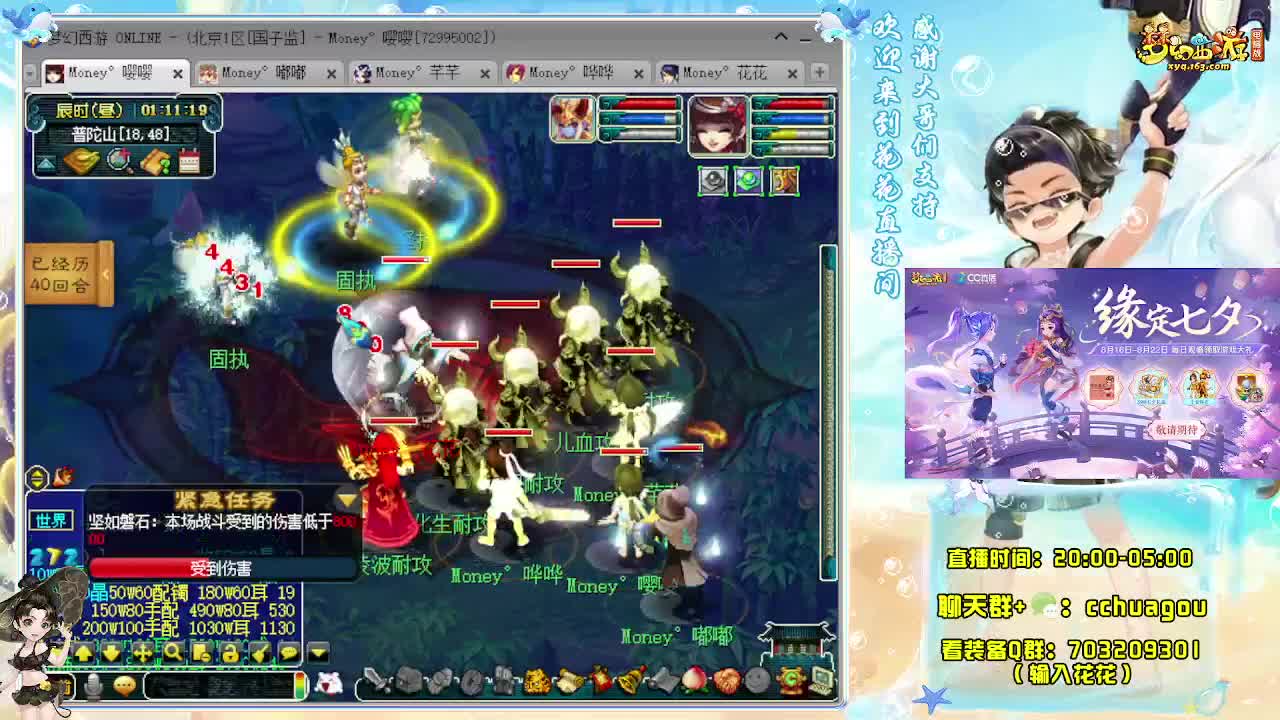Open the quest guide map icon with the question mark

(x=155, y=160)
